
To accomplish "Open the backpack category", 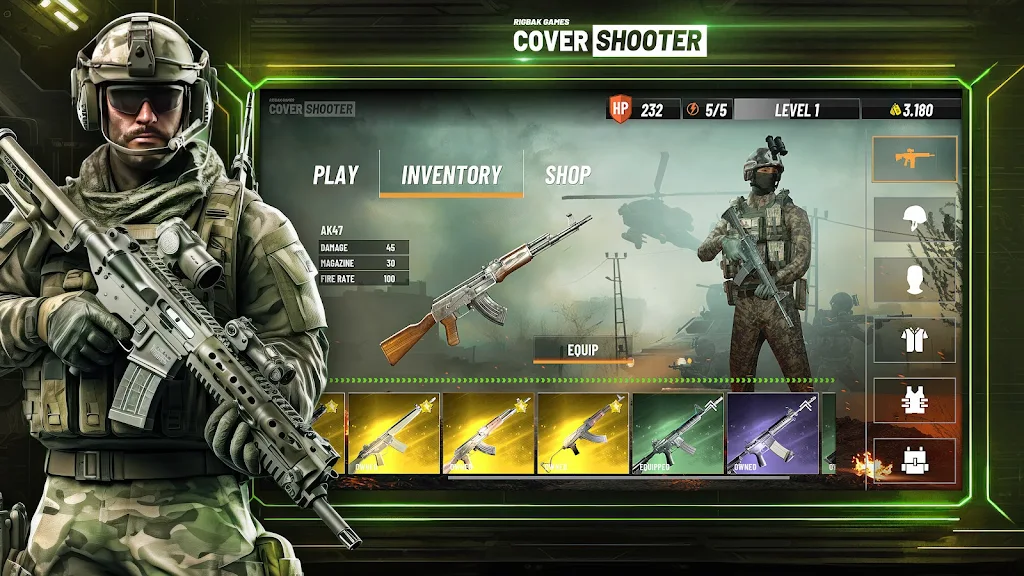I will [x=914, y=460].
